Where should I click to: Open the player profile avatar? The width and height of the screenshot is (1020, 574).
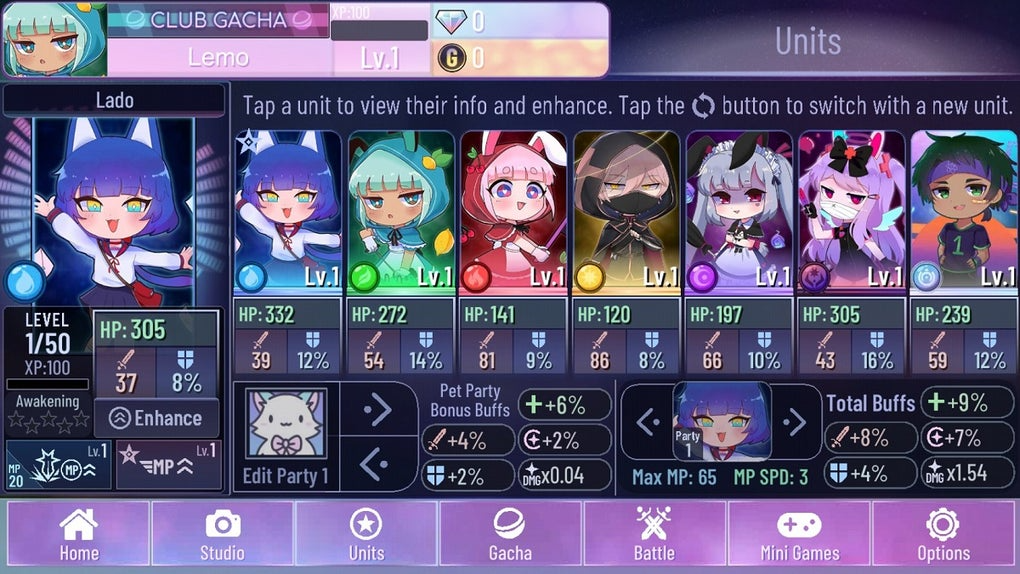[x=54, y=40]
